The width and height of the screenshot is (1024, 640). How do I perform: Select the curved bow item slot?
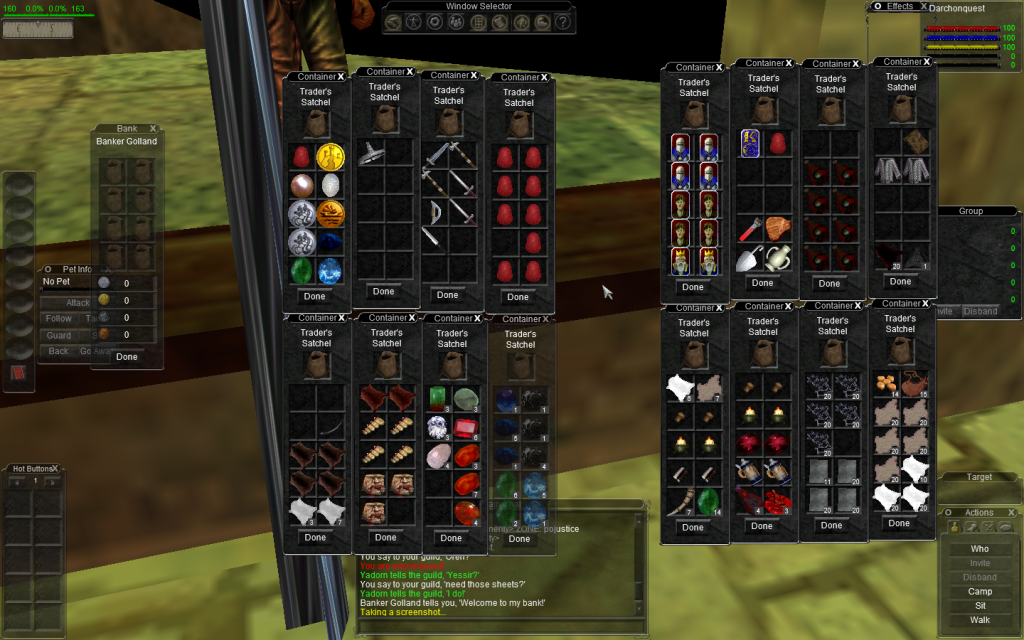click(435, 212)
